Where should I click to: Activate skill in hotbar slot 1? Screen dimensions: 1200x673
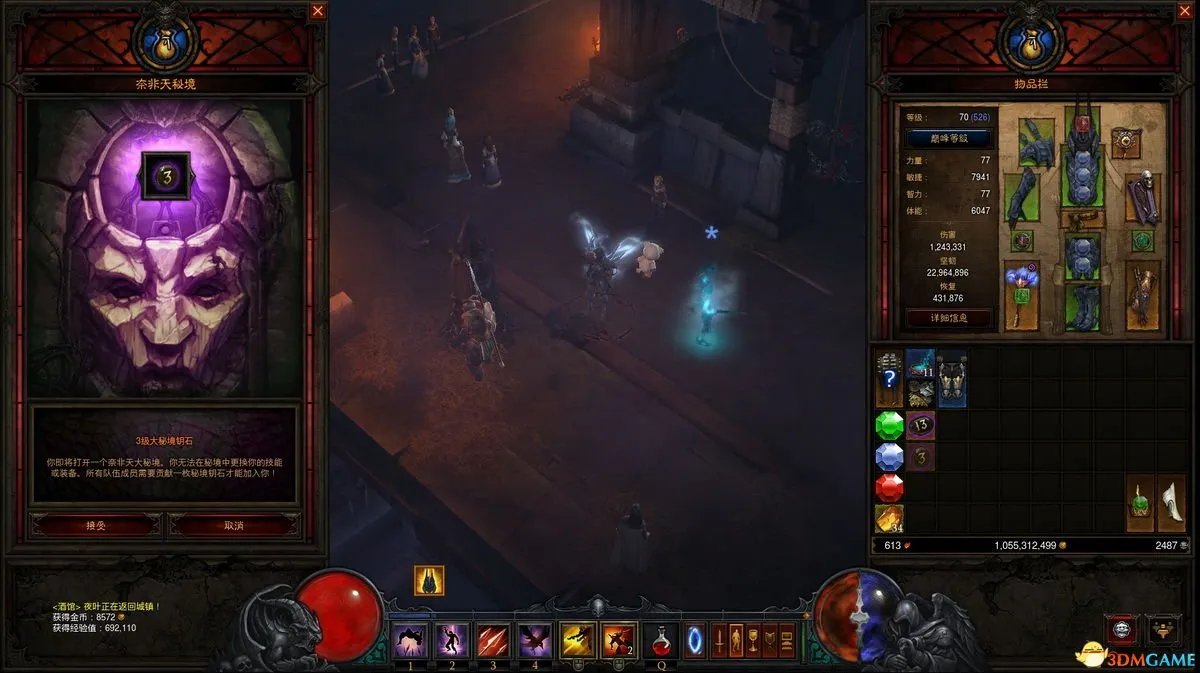click(411, 639)
